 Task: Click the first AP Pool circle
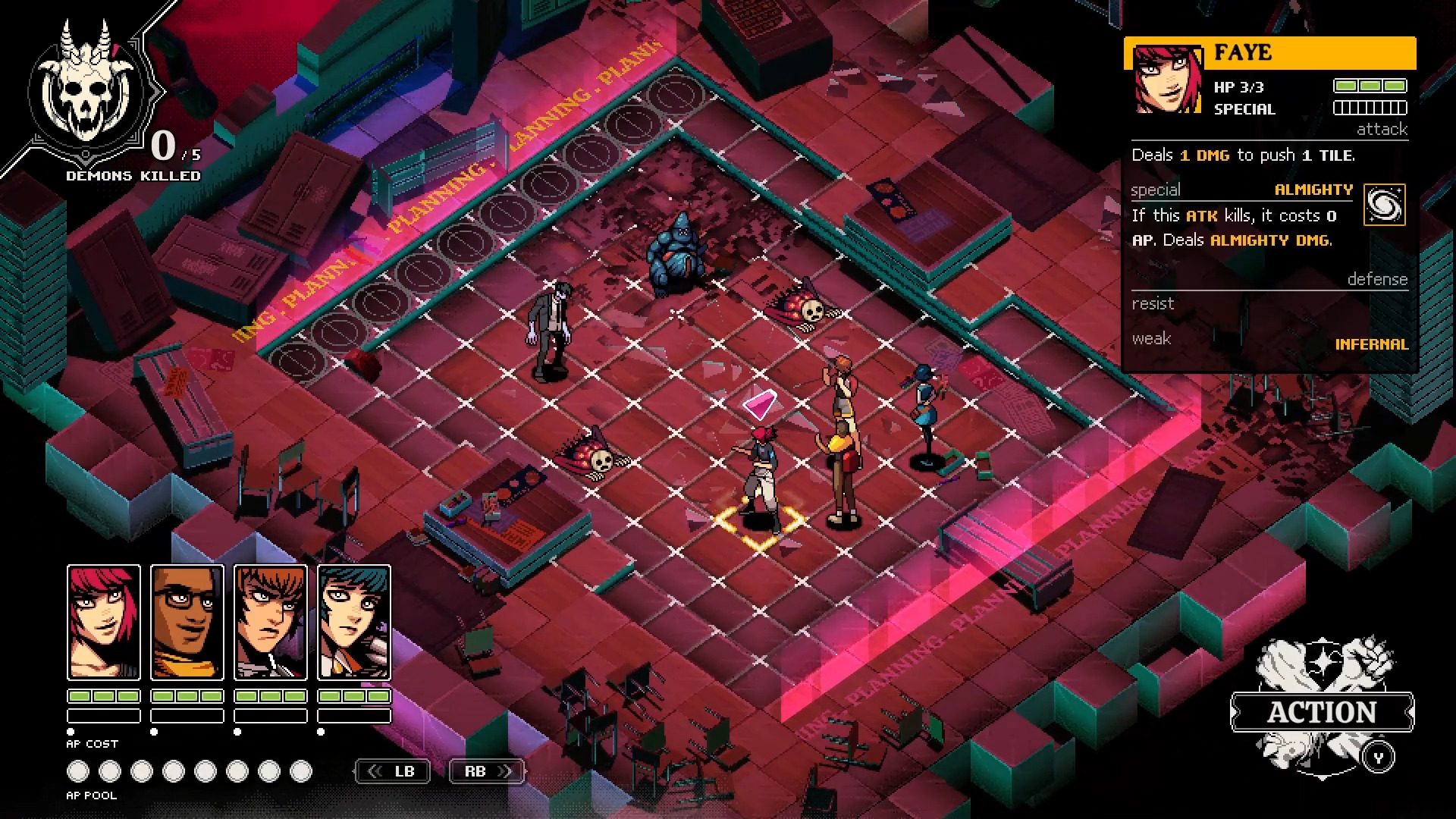(x=78, y=770)
